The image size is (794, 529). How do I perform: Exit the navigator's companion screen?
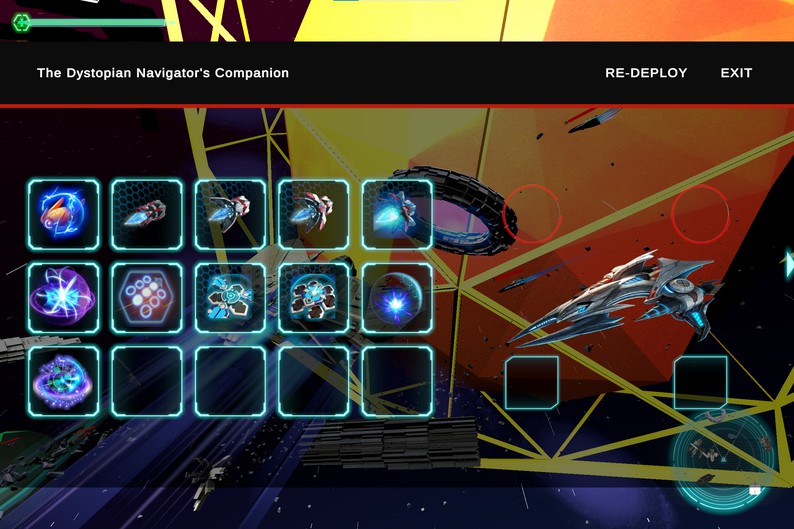pos(736,73)
